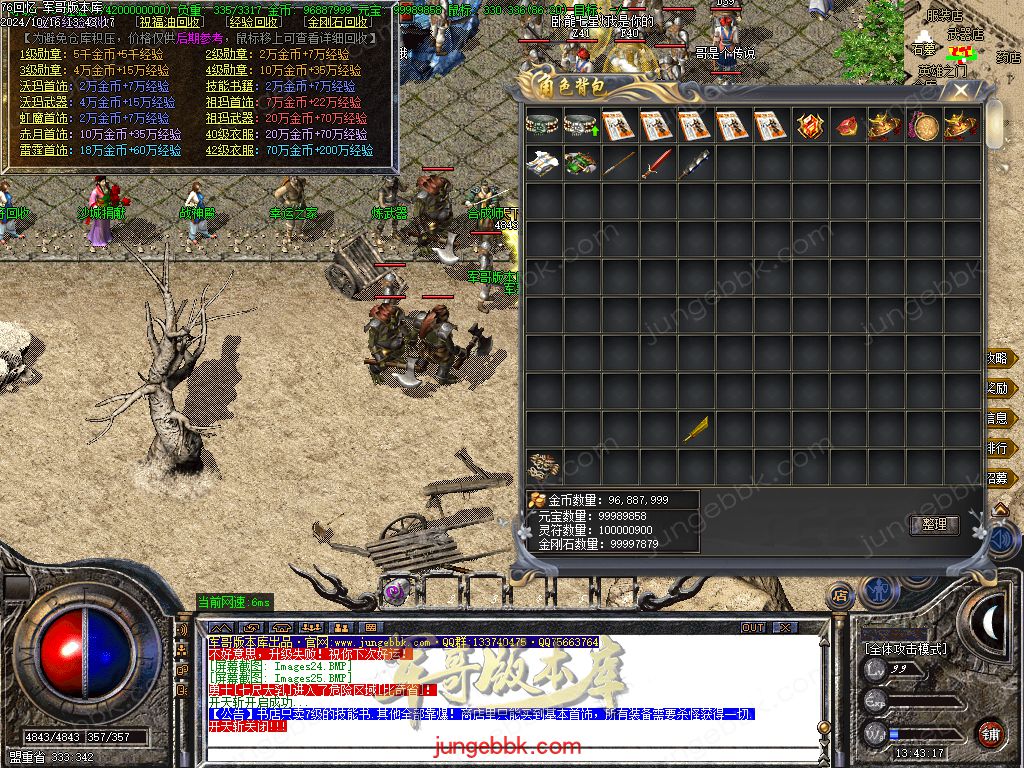Click the OUT button on chat bar

click(753, 628)
